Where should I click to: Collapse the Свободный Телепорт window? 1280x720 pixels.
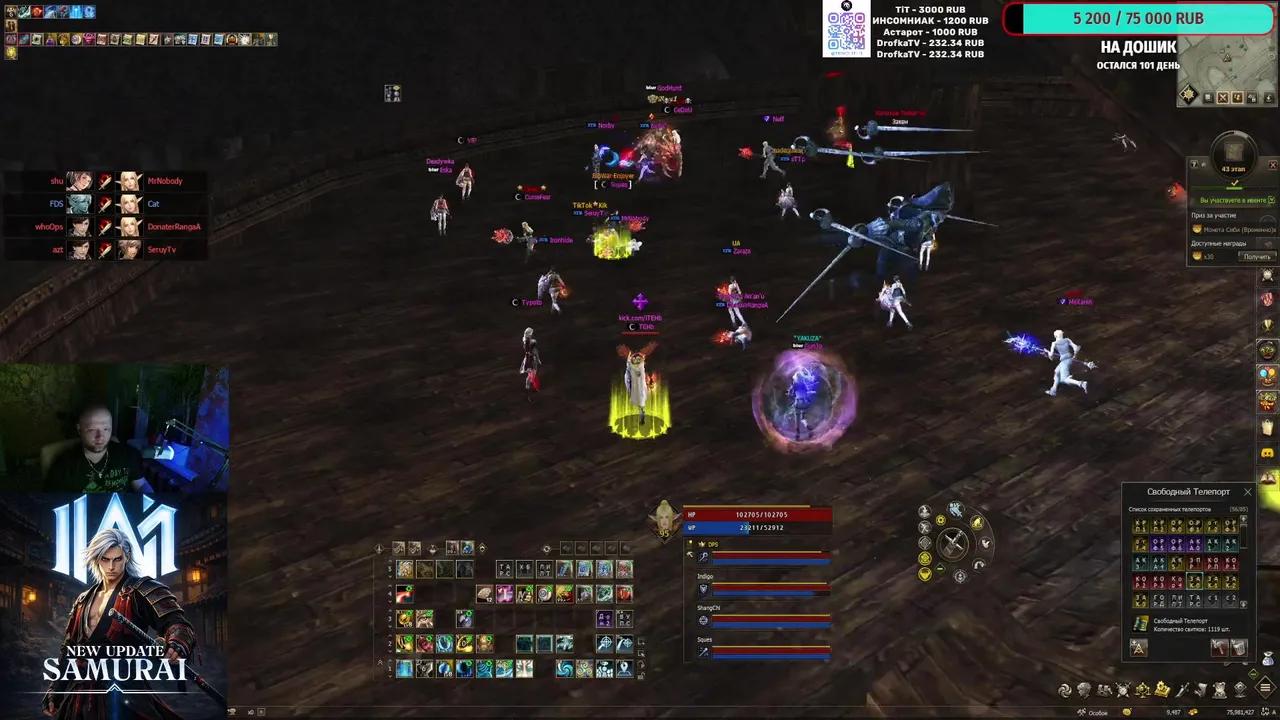[1248, 492]
